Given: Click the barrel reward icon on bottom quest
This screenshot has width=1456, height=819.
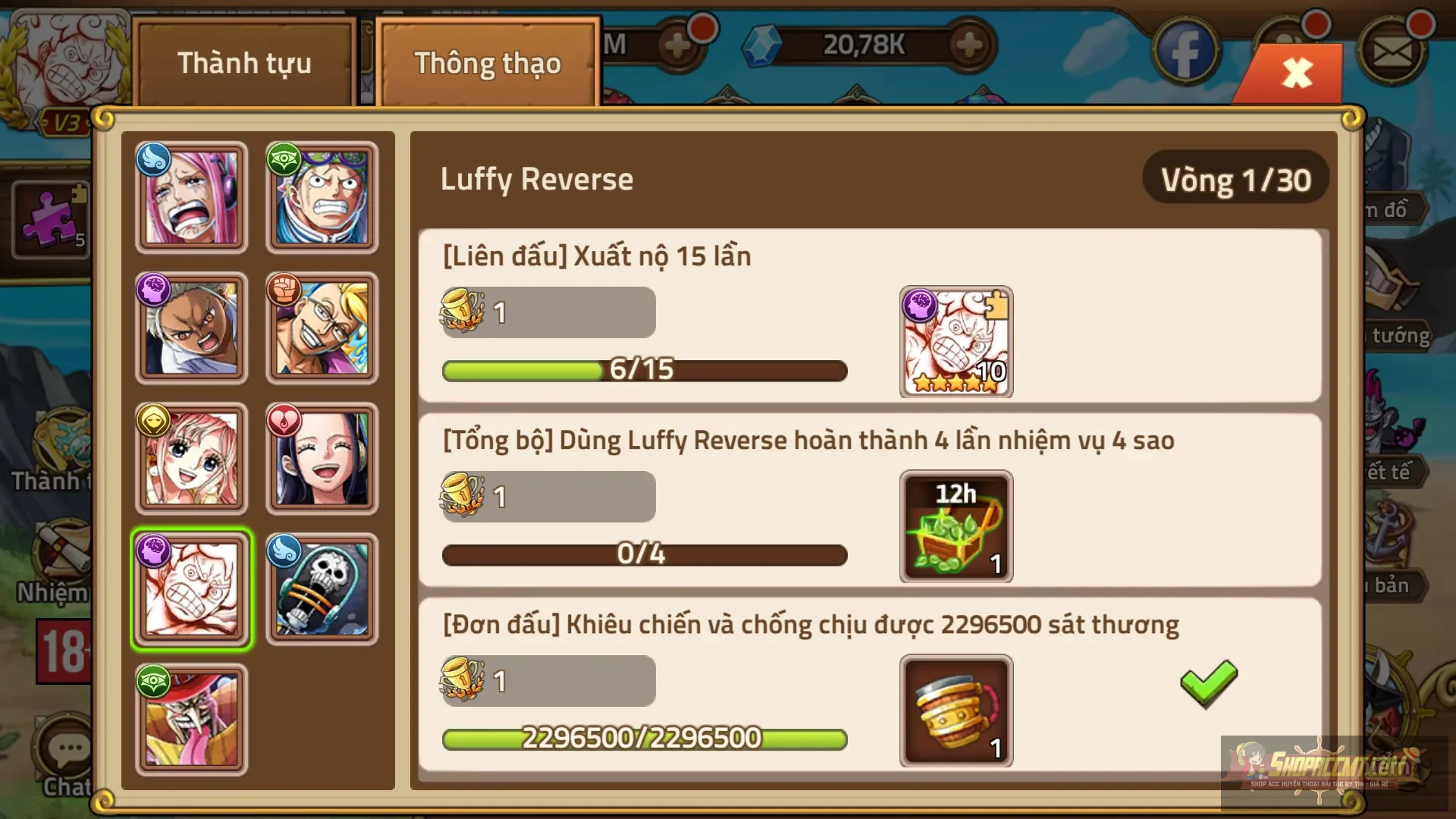Looking at the screenshot, I should (955, 711).
